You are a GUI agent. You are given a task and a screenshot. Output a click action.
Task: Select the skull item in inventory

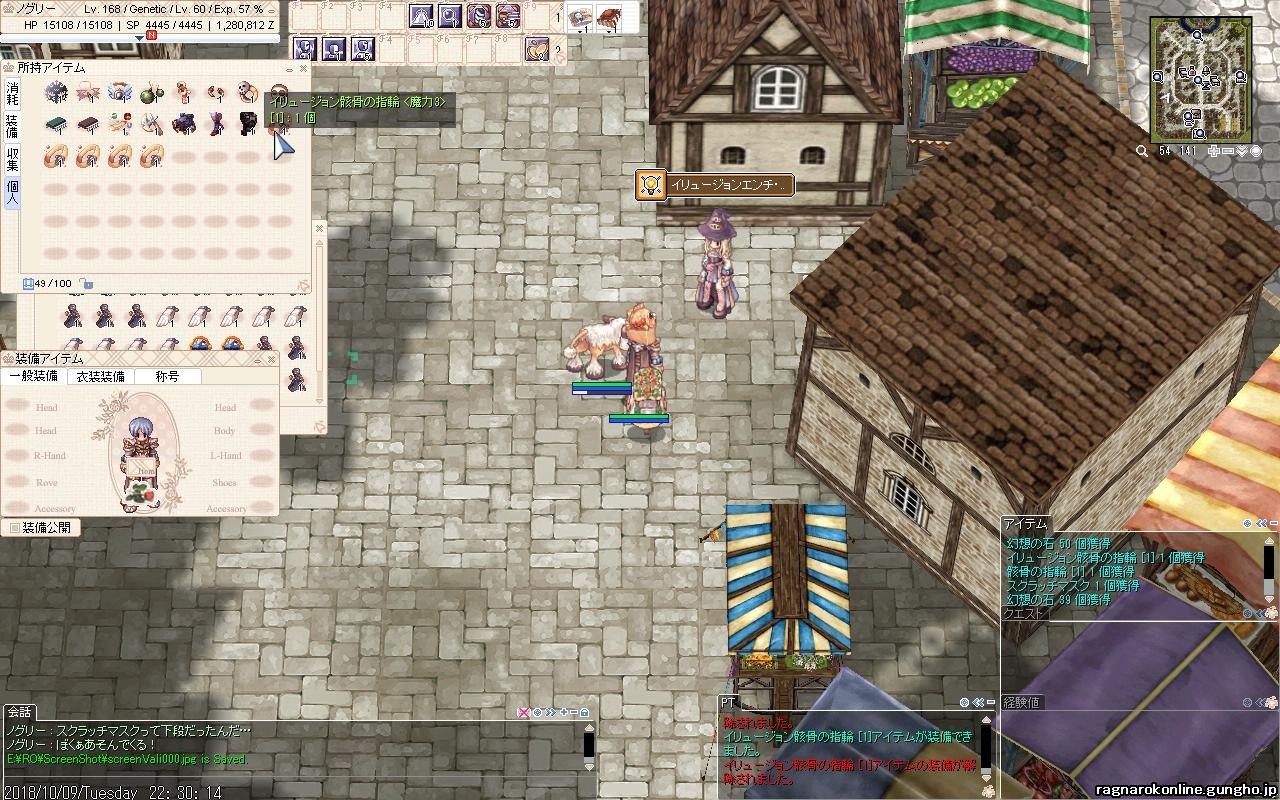pyautogui.click(x=247, y=93)
